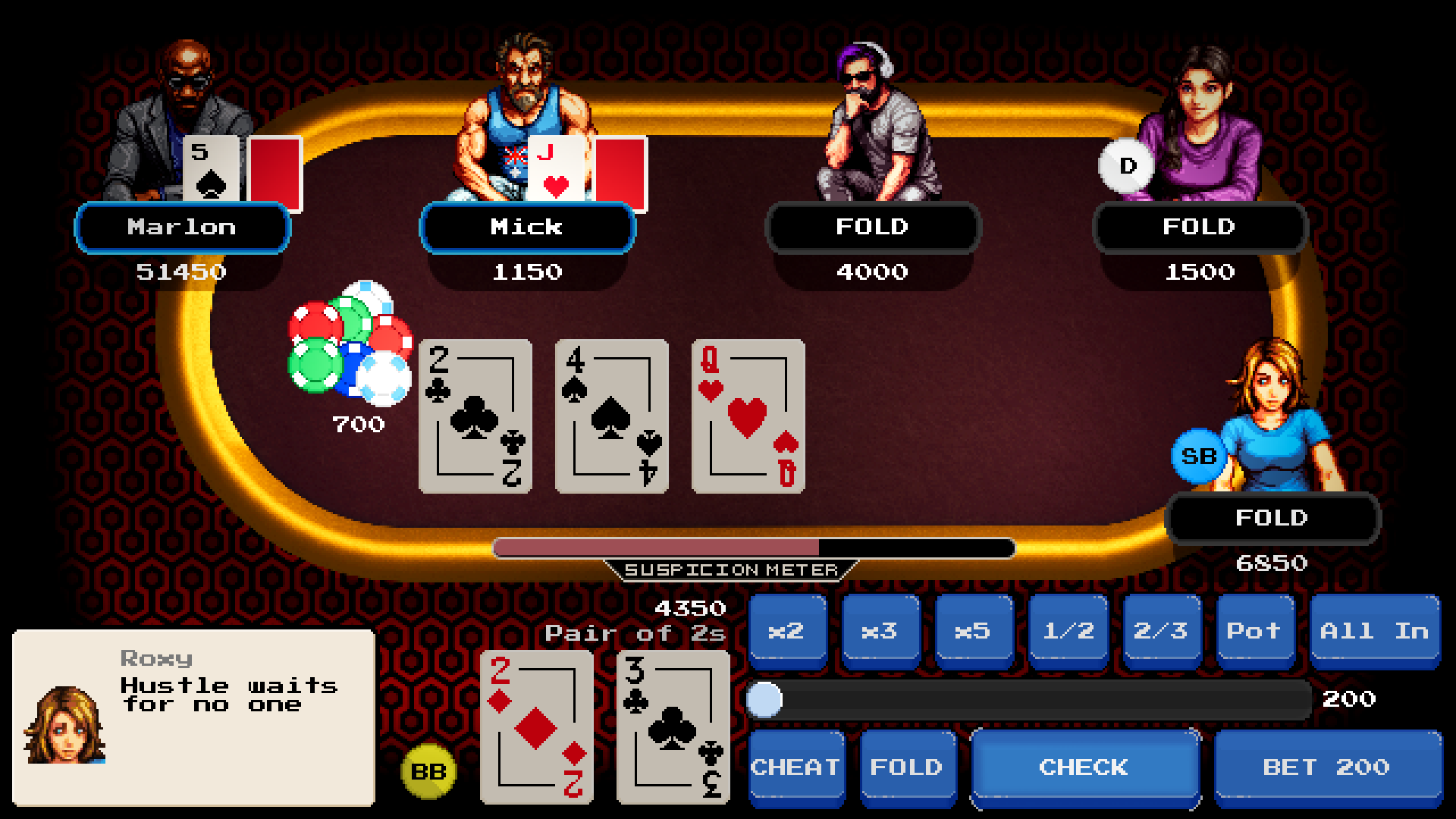Select the 2 of diamonds hole card
This screenshot has height=819, width=1456.
pos(536,726)
